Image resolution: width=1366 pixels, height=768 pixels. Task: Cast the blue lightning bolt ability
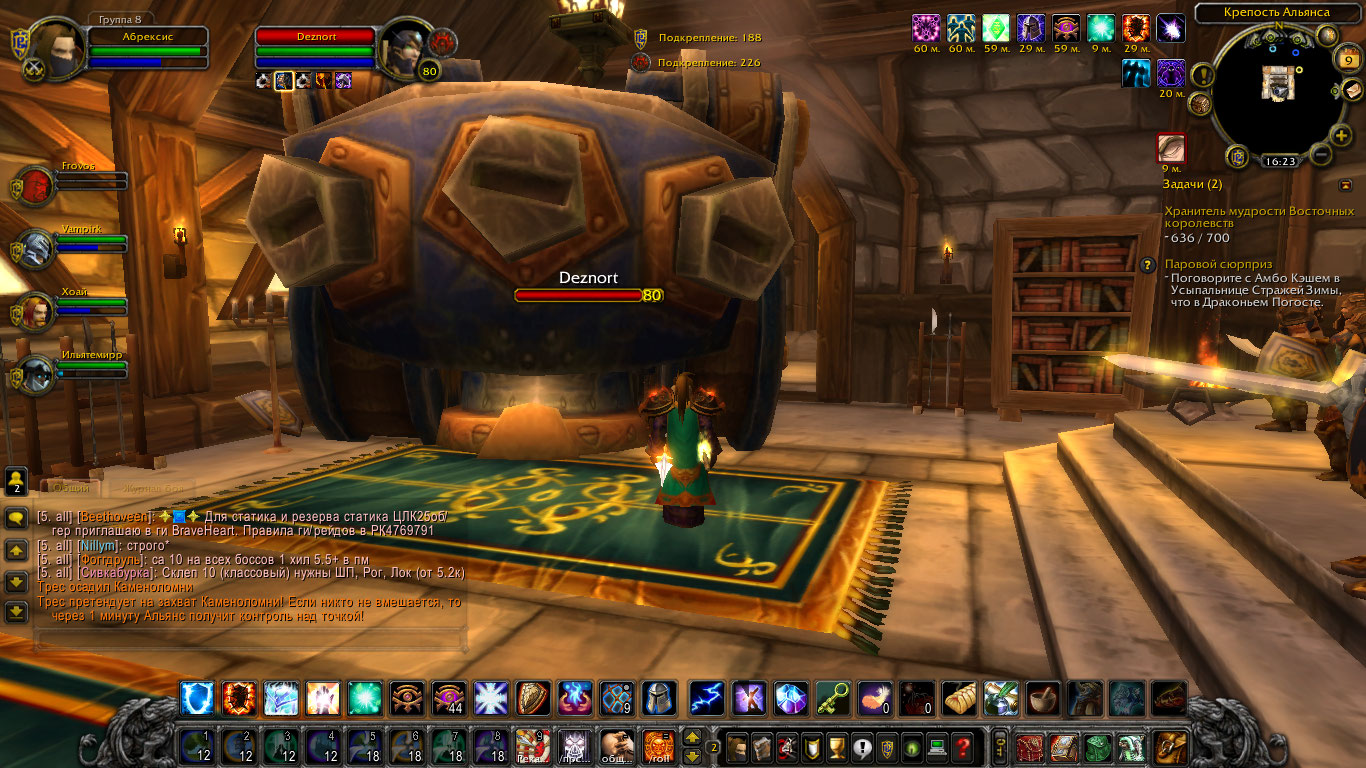[x=707, y=697]
